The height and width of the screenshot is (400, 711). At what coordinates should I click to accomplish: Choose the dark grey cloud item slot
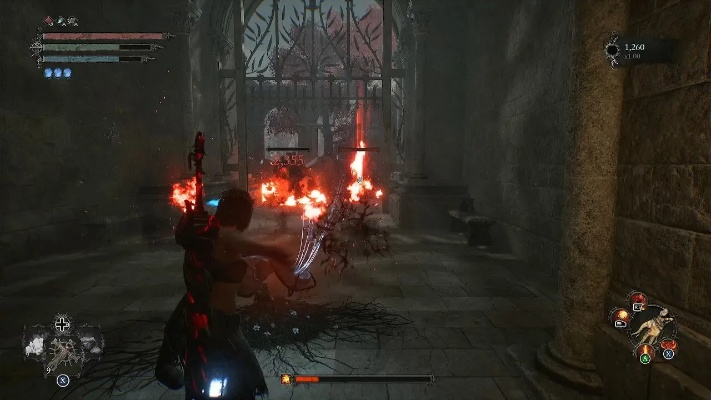pos(91,345)
